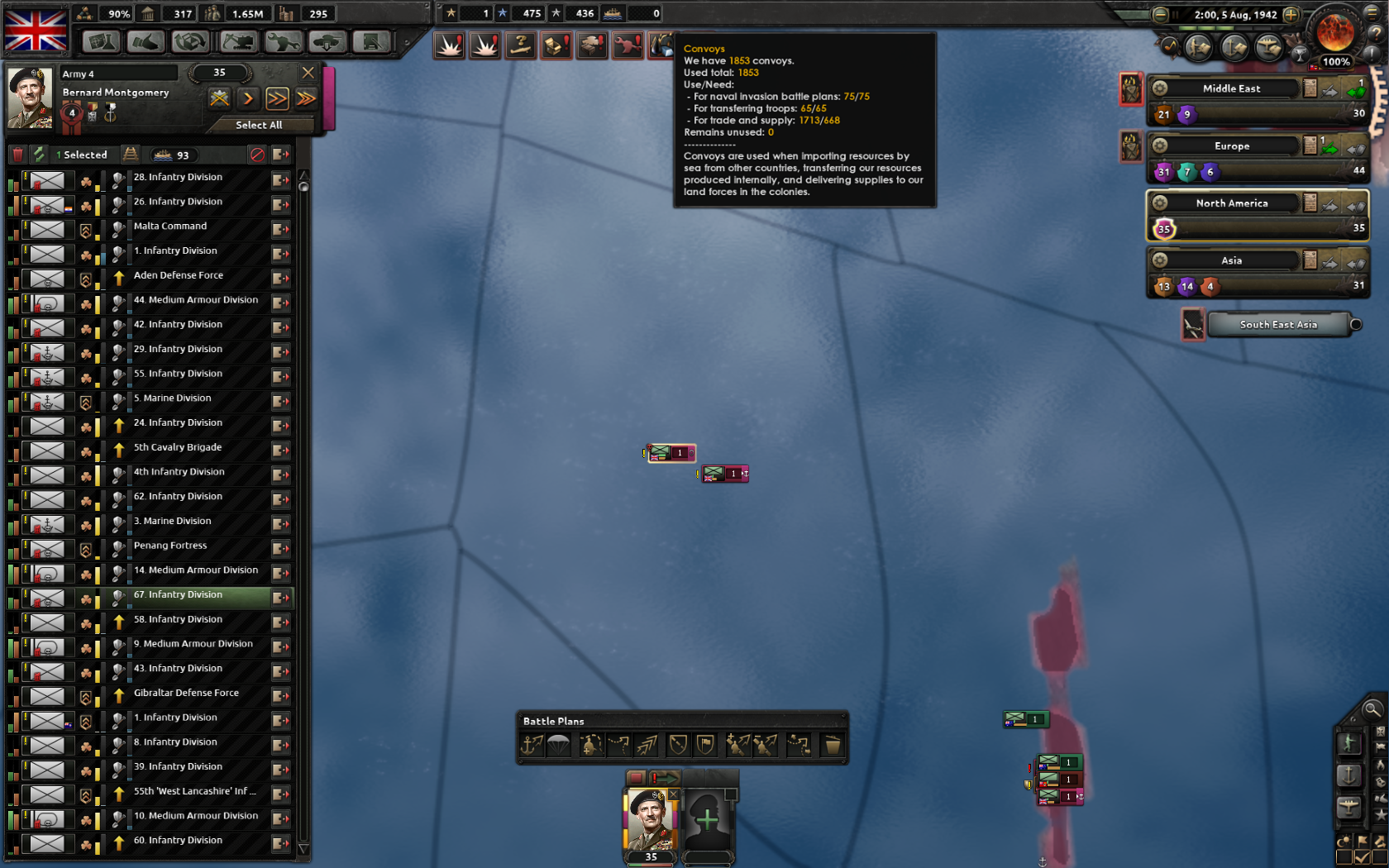Delete the battle plan with trash icon

point(831,745)
